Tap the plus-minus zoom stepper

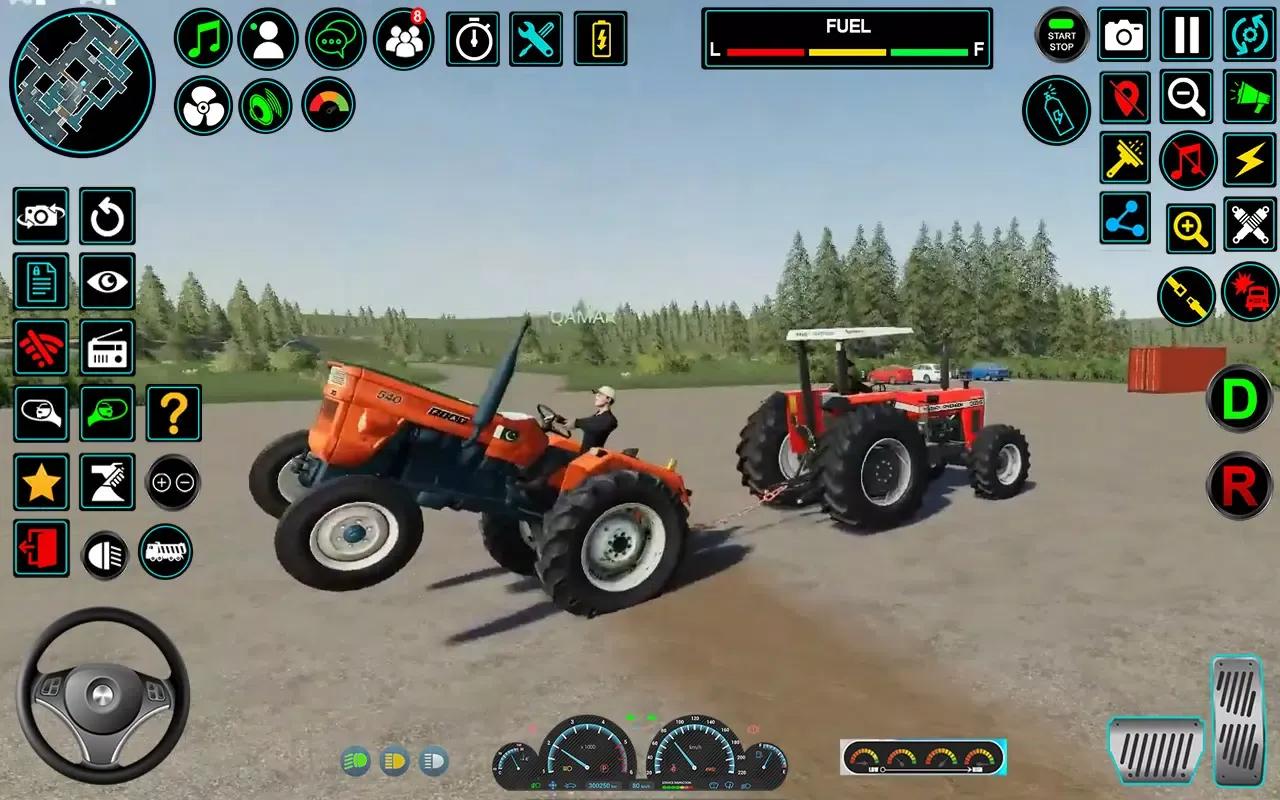coord(172,482)
